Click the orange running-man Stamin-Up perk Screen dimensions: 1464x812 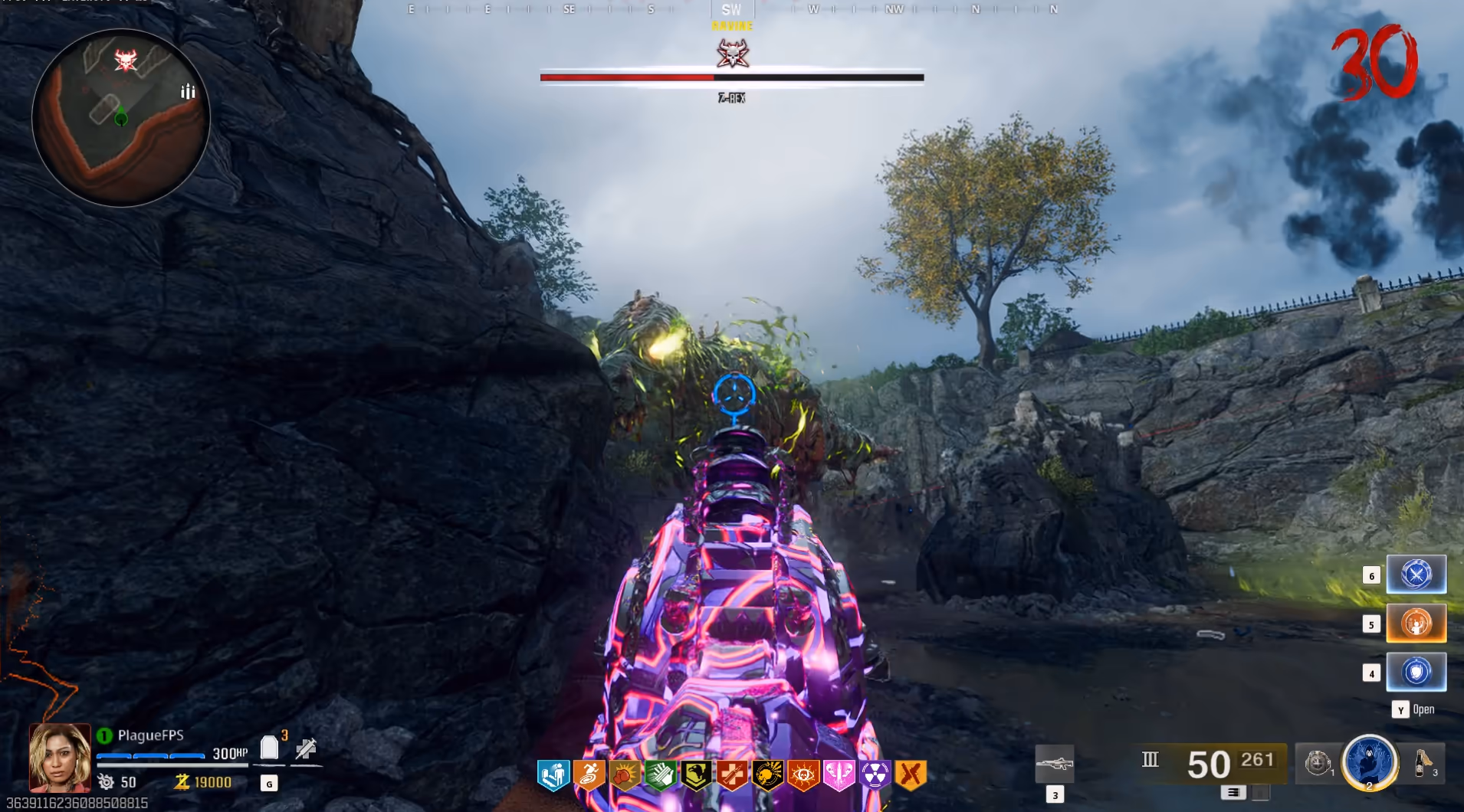click(589, 775)
